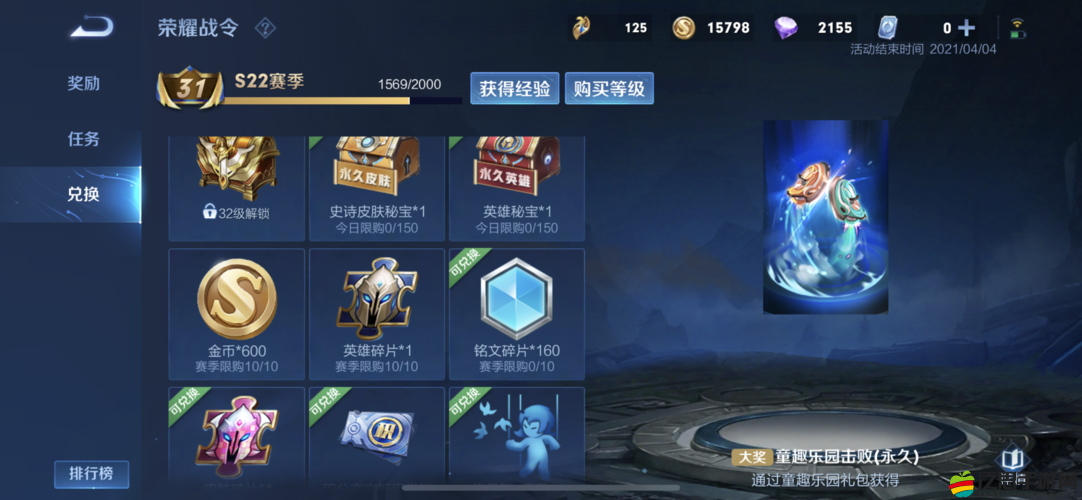Switch to the 奖励 tab
1082x500 pixels.
83,83
